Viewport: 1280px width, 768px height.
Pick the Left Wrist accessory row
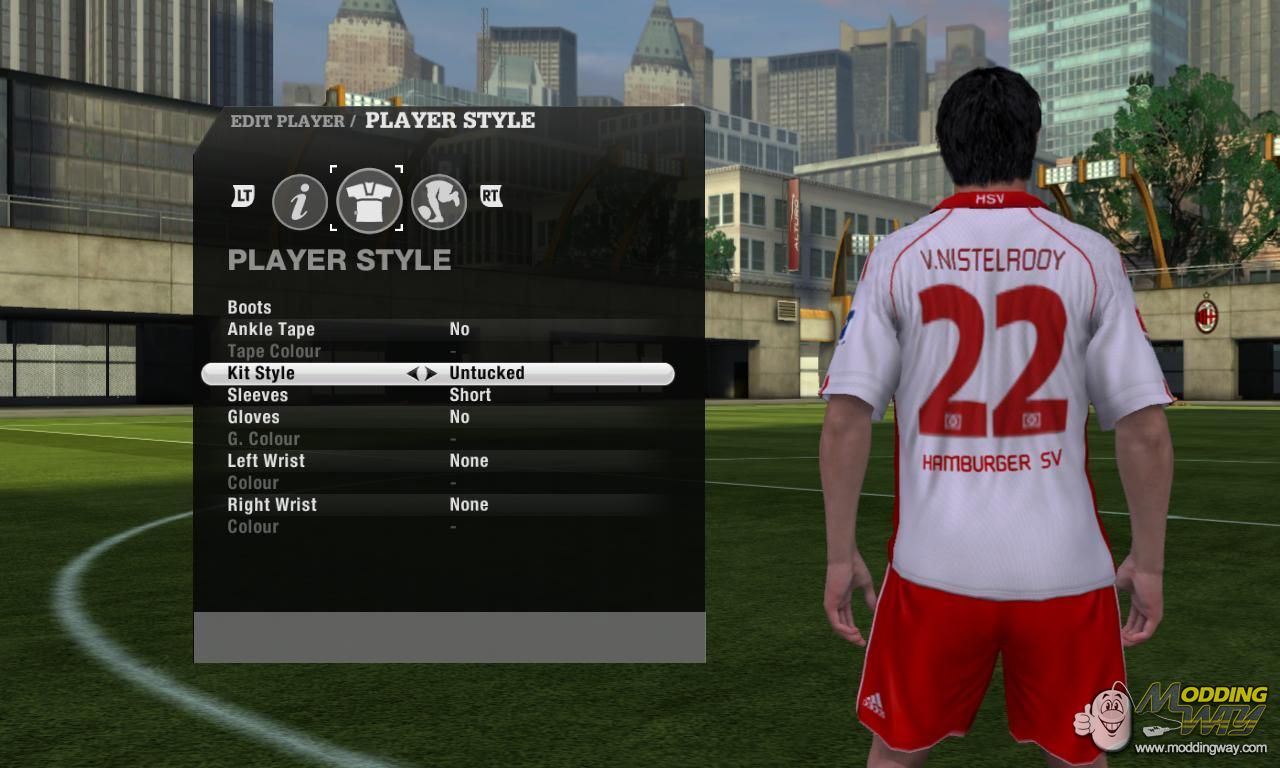(266, 461)
